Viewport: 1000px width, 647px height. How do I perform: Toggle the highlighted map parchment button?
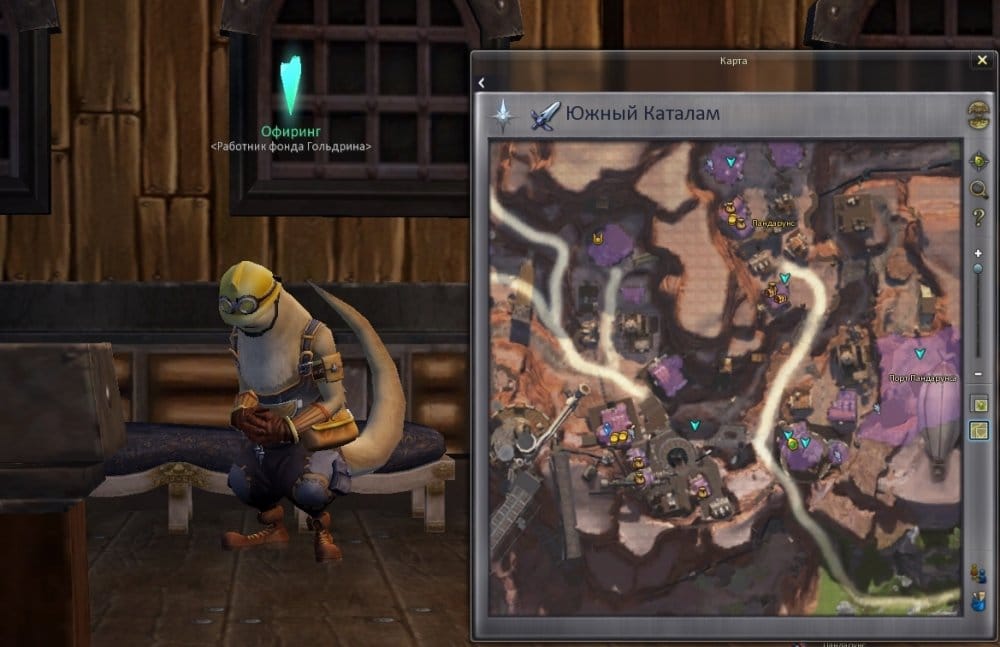click(x=979, y=431)
